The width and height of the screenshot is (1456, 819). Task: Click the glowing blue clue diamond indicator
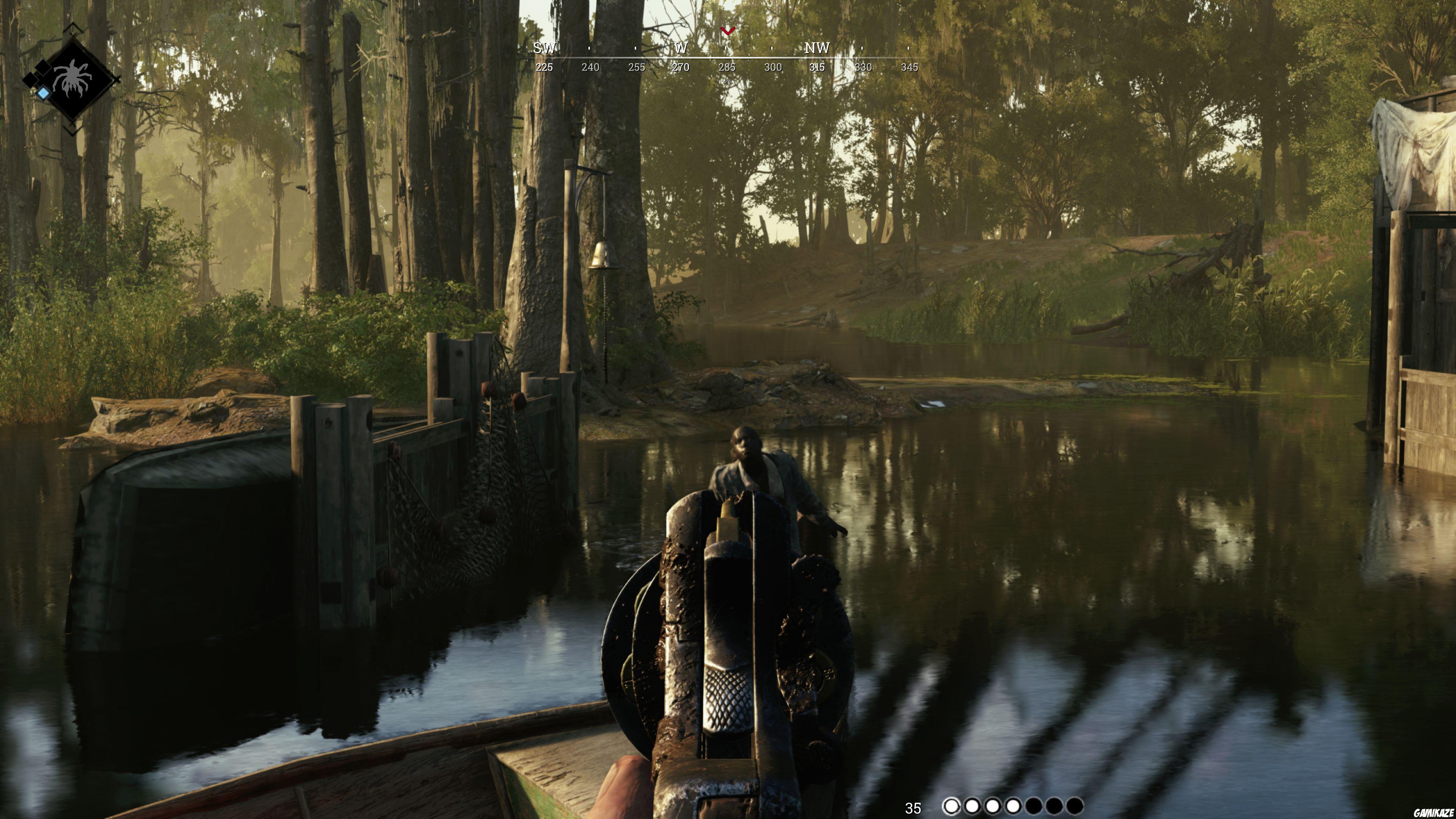tap(44, 93)
